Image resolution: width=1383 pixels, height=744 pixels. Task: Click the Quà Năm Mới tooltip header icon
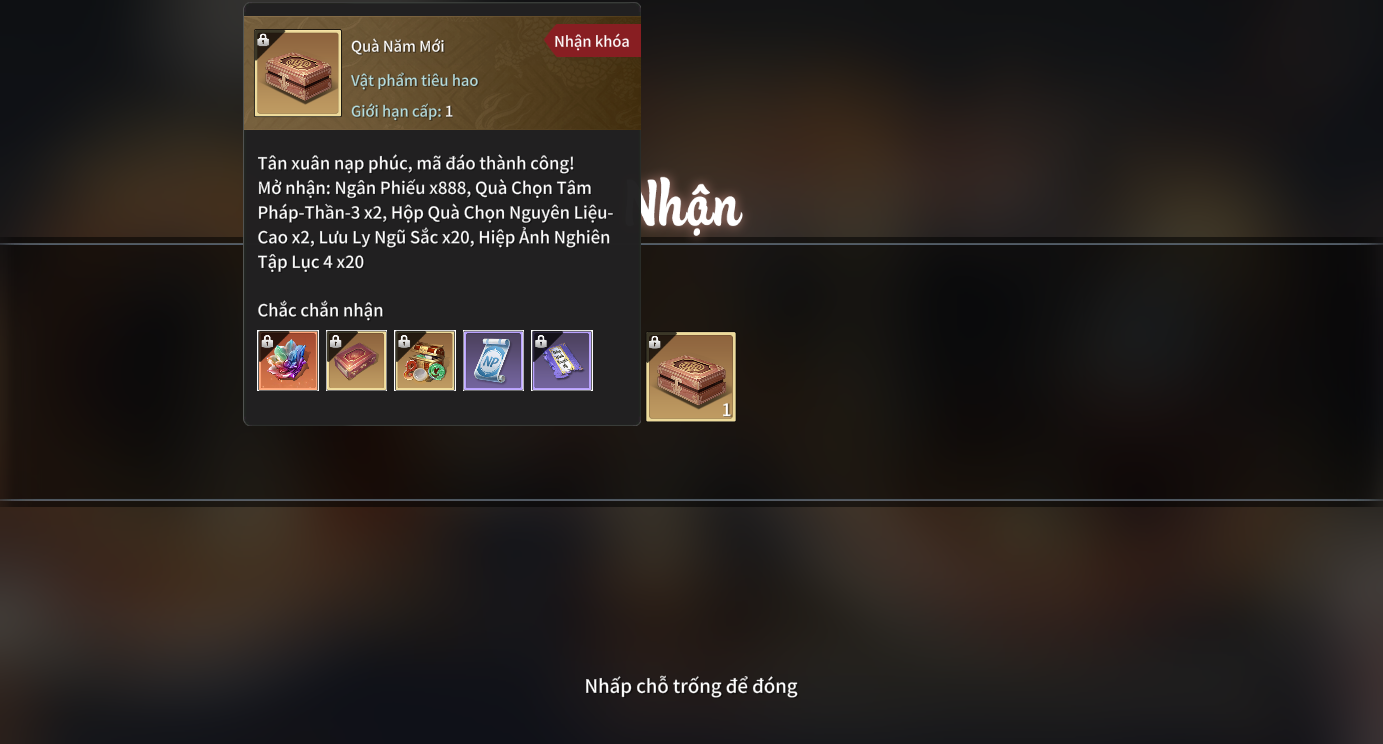298,73
